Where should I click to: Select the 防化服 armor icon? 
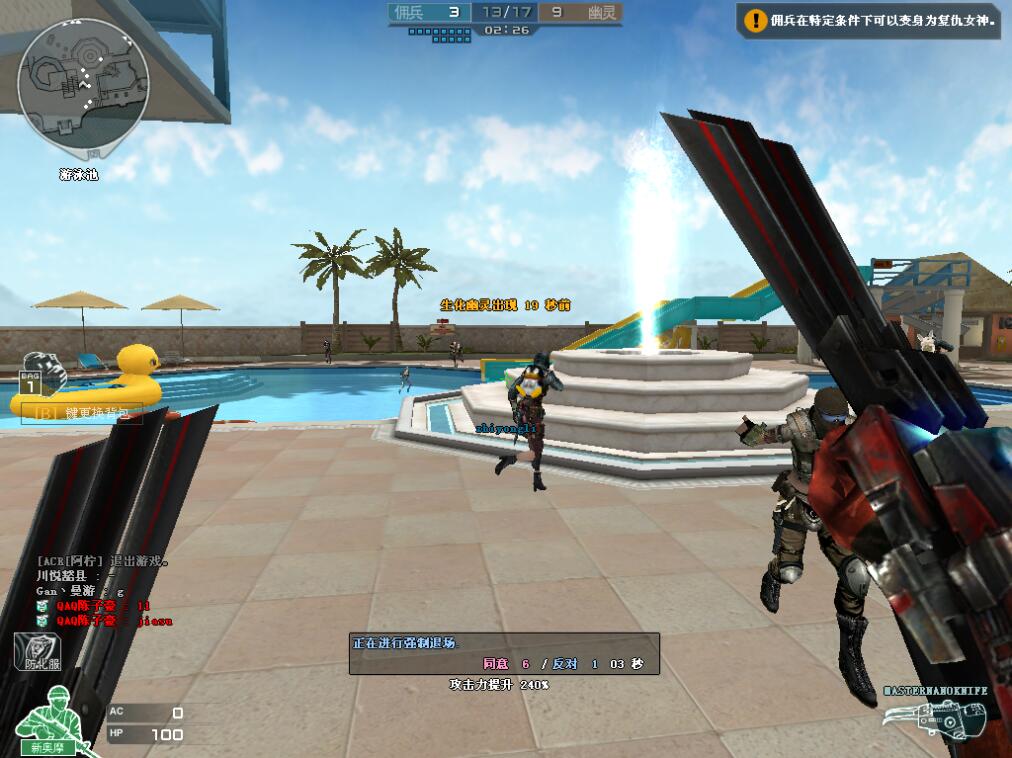point(36,652)
